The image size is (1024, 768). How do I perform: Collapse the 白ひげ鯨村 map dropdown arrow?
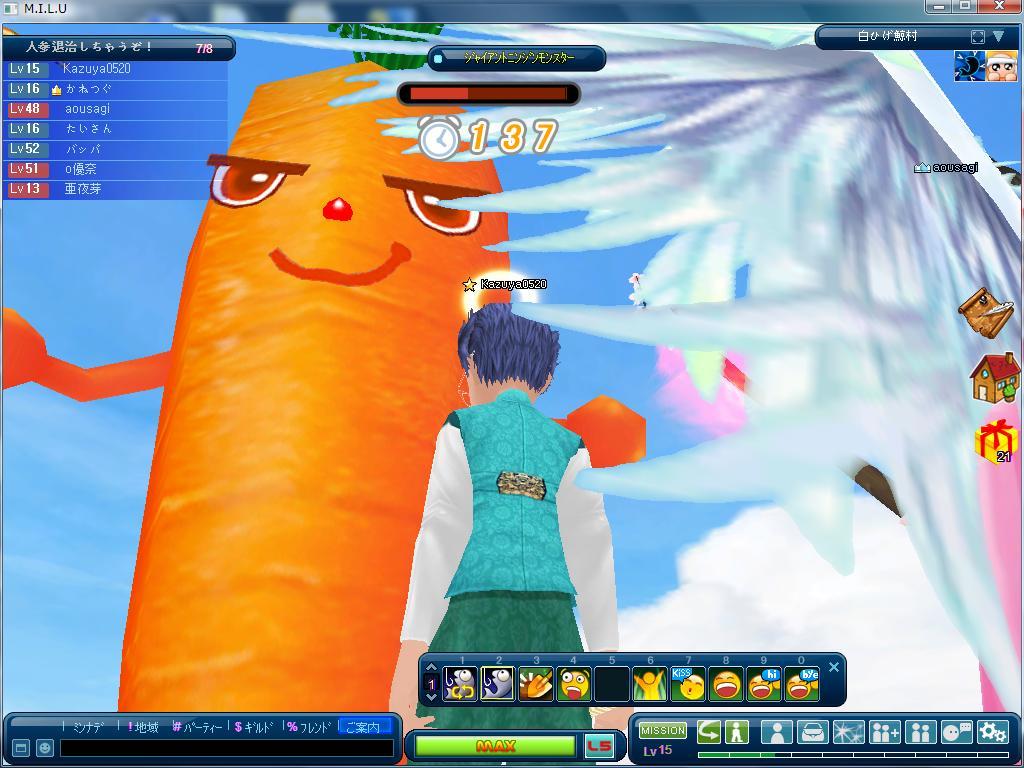998,37
